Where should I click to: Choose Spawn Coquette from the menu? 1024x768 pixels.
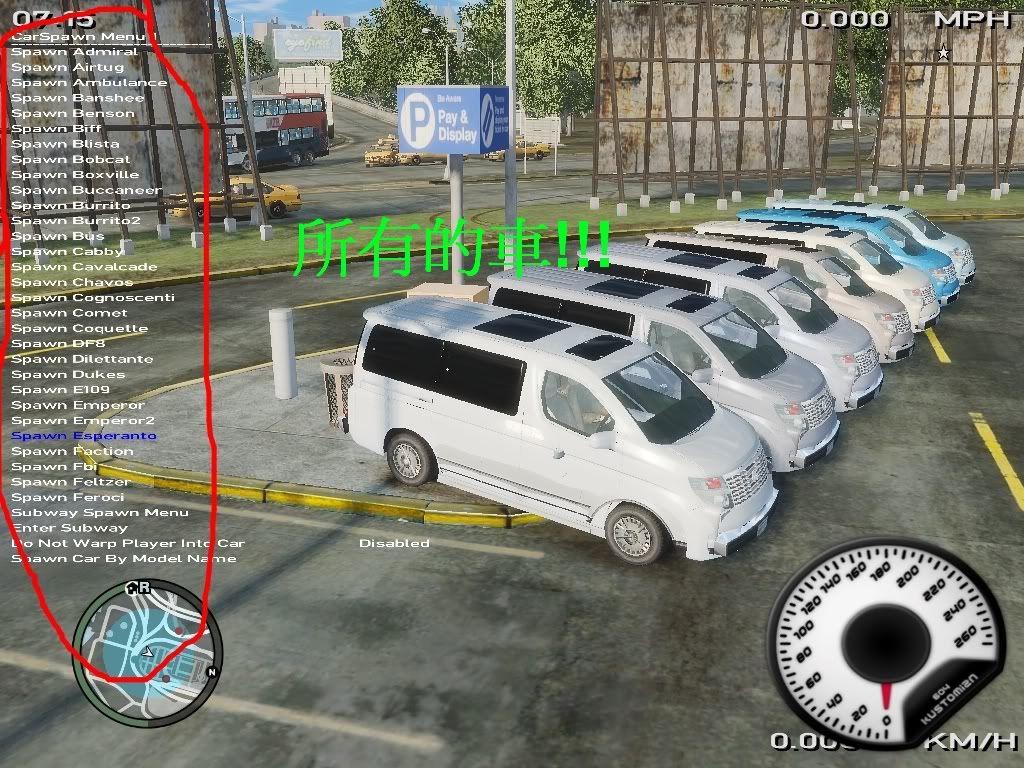[x=79, y=329]
